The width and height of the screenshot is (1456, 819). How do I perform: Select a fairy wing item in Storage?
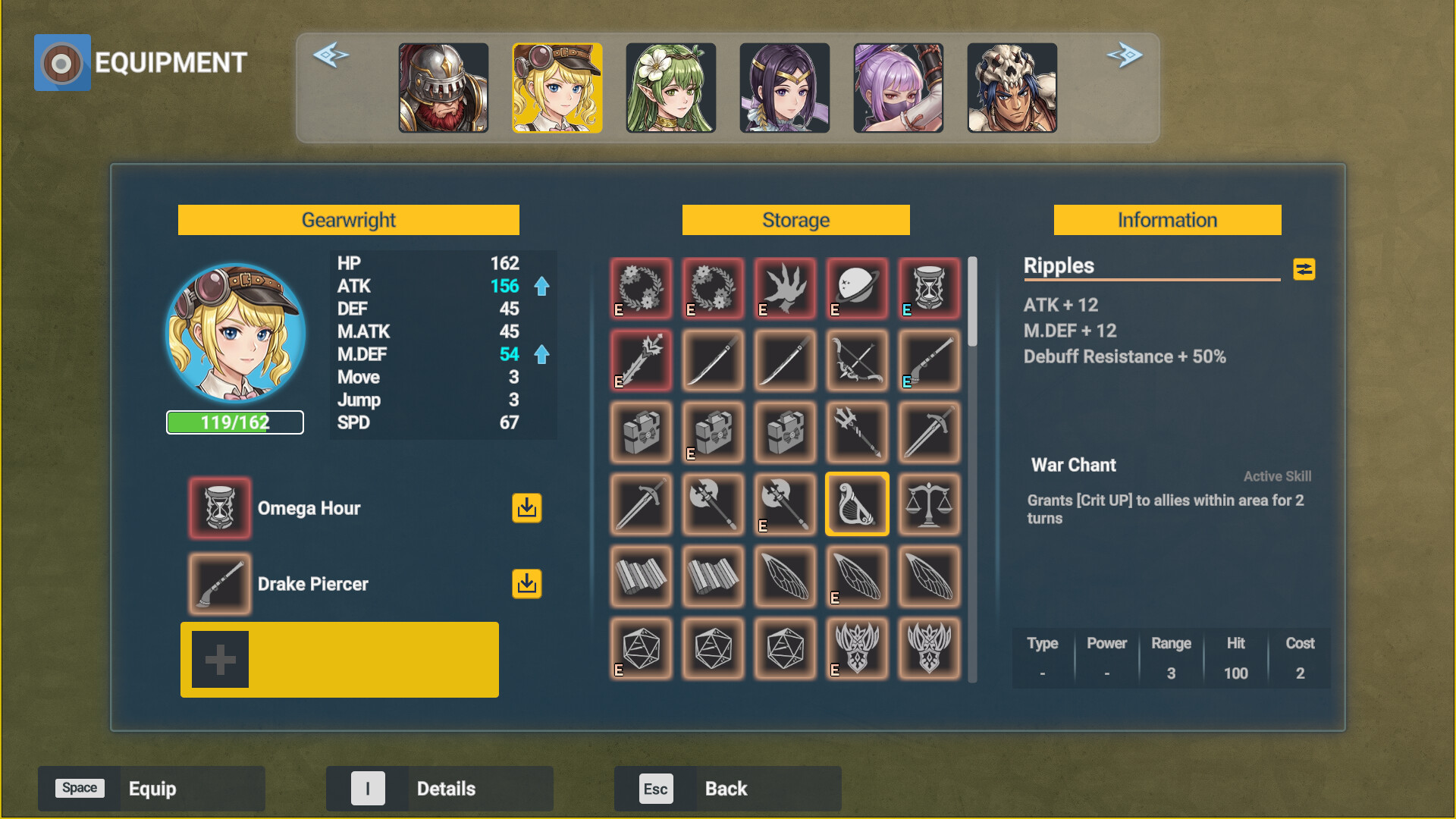click(856, 576)
